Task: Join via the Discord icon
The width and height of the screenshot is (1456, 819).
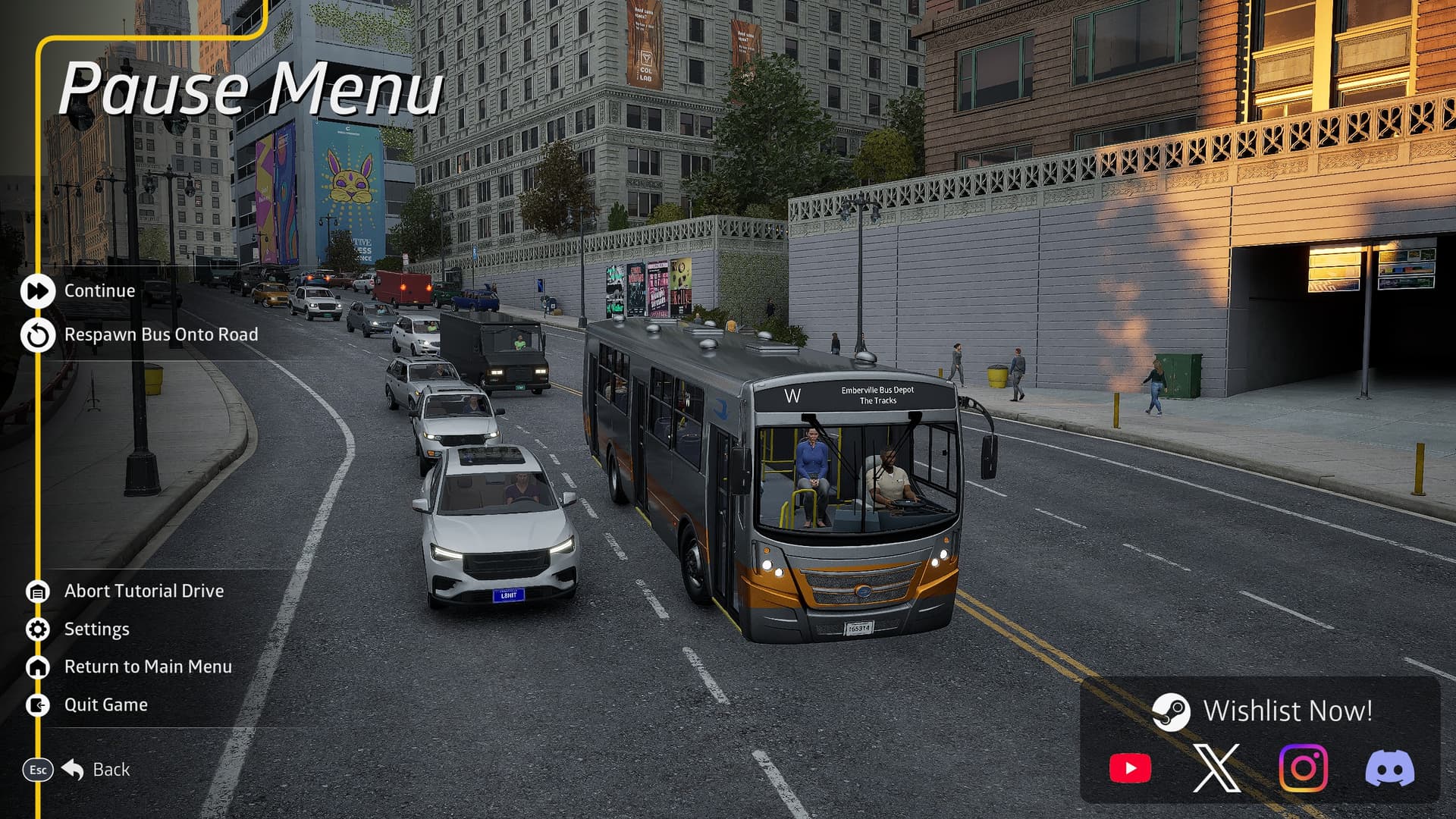Action: pyautogui.click(x=1389, y=768)
